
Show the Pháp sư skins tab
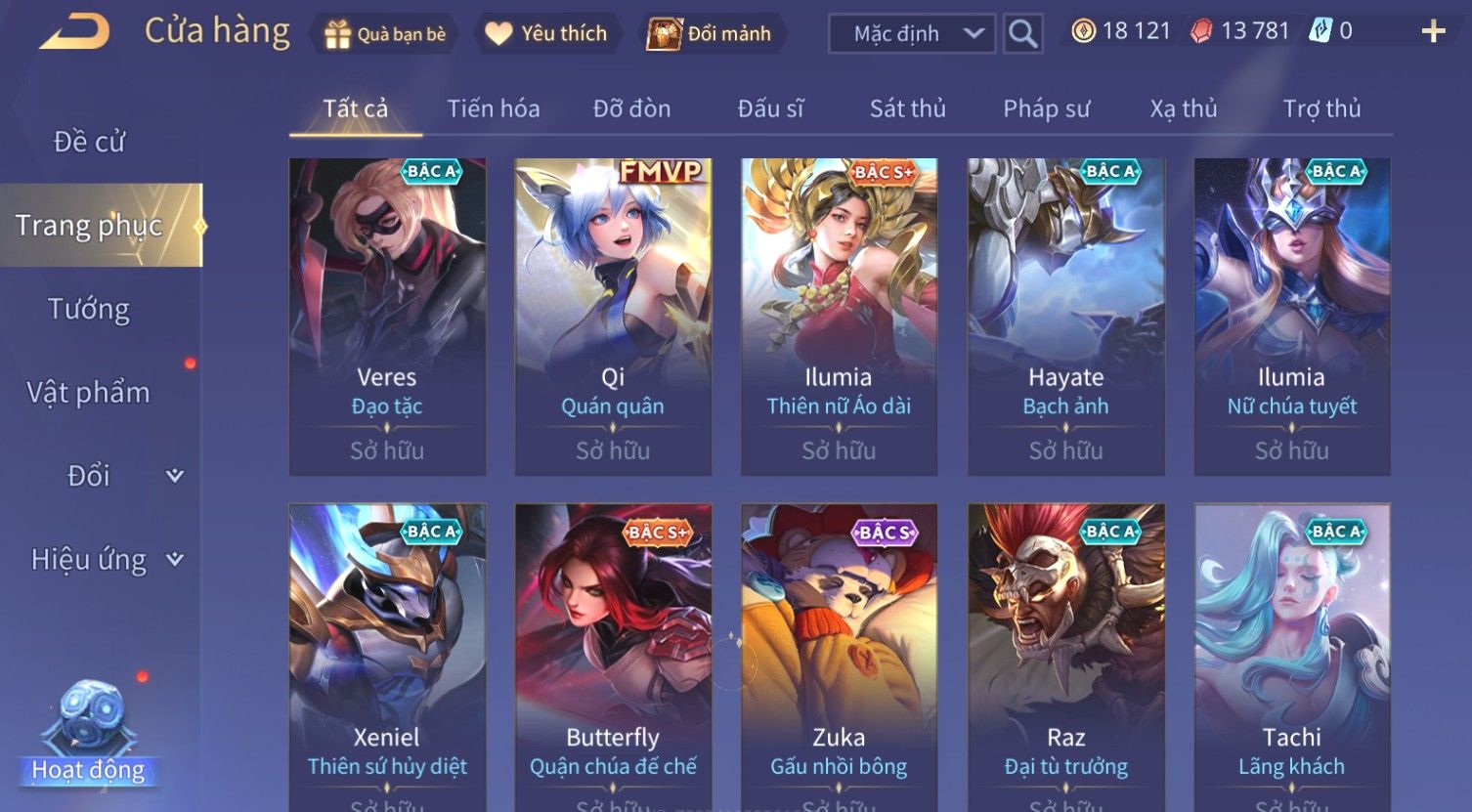tap(1046, 108)
